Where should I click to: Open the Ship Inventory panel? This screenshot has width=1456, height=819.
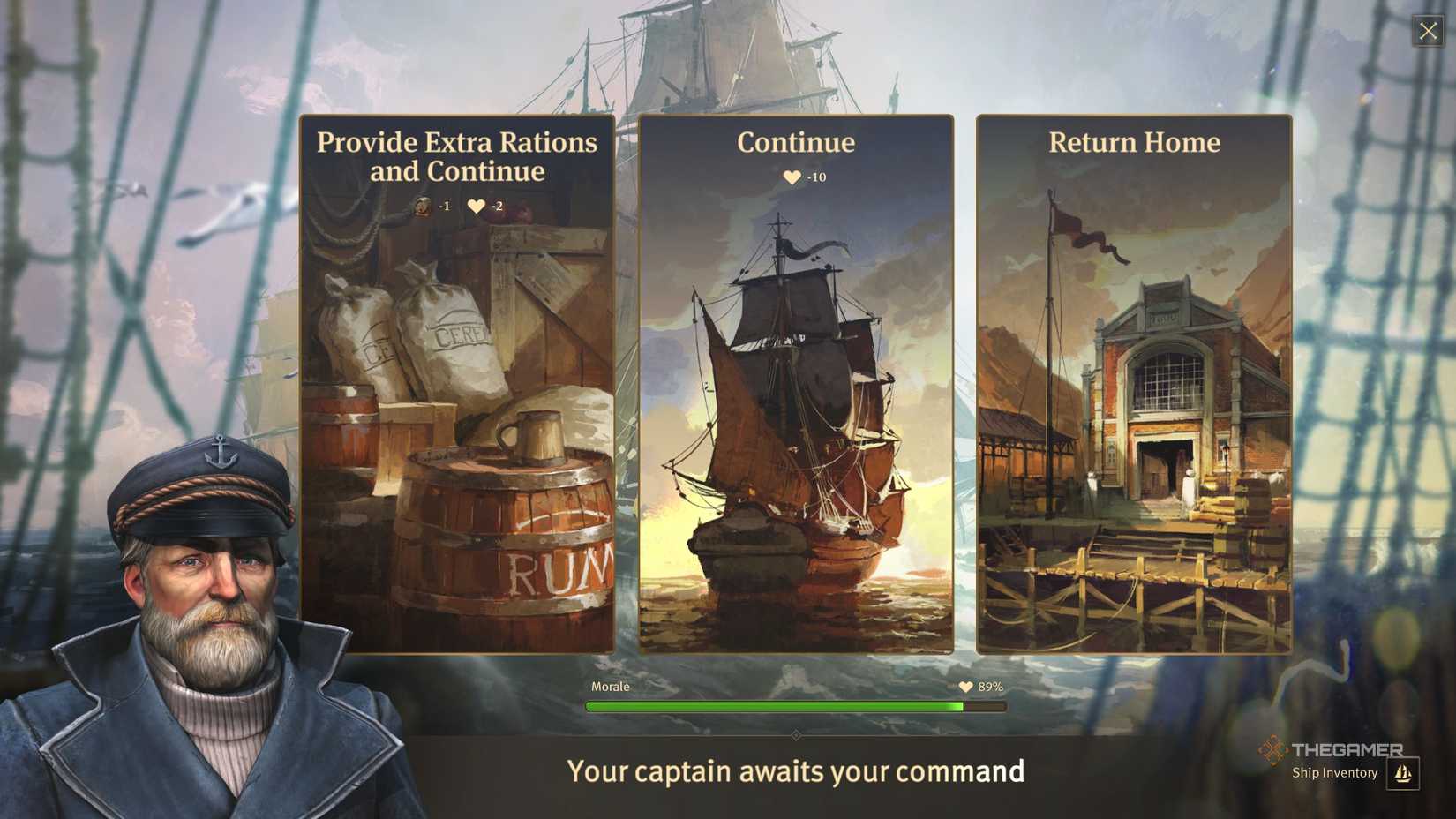pos(1334,772)
